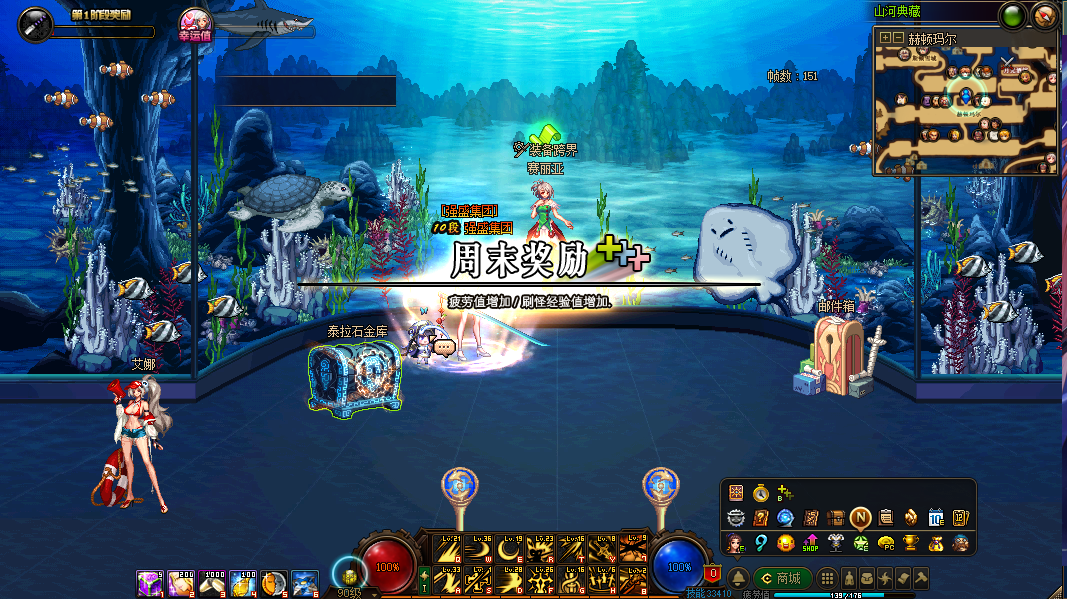Zoom in the minimap with plus button

(885, 38)
